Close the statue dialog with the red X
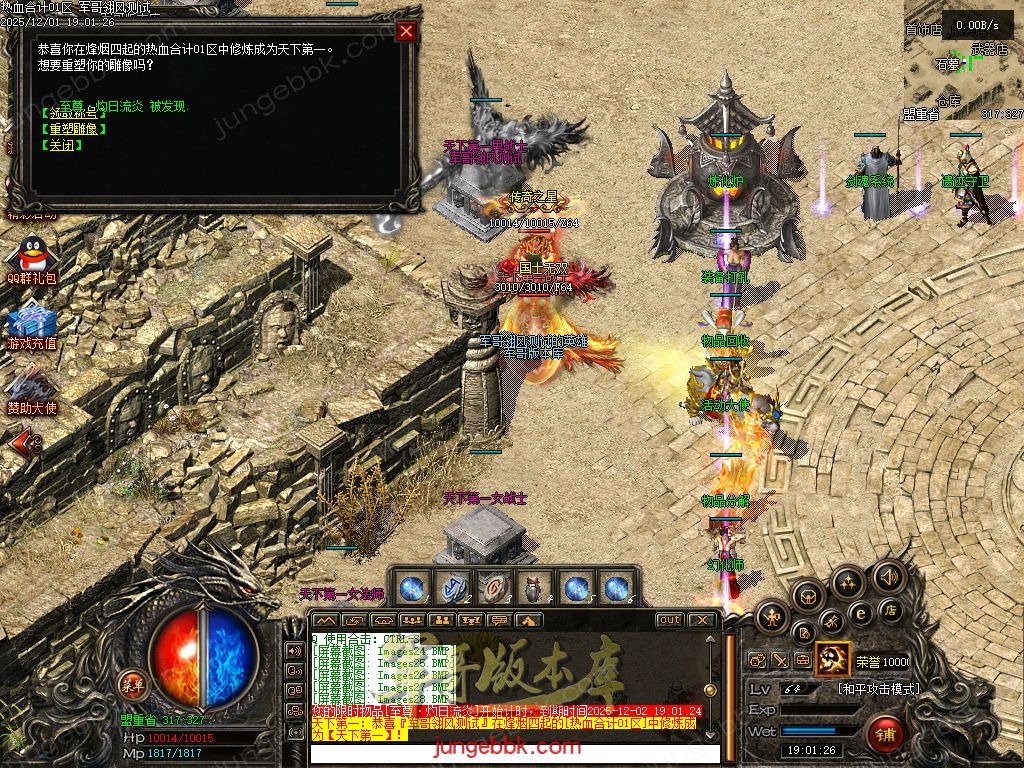 pyautogui.click(x=406, y=31)
